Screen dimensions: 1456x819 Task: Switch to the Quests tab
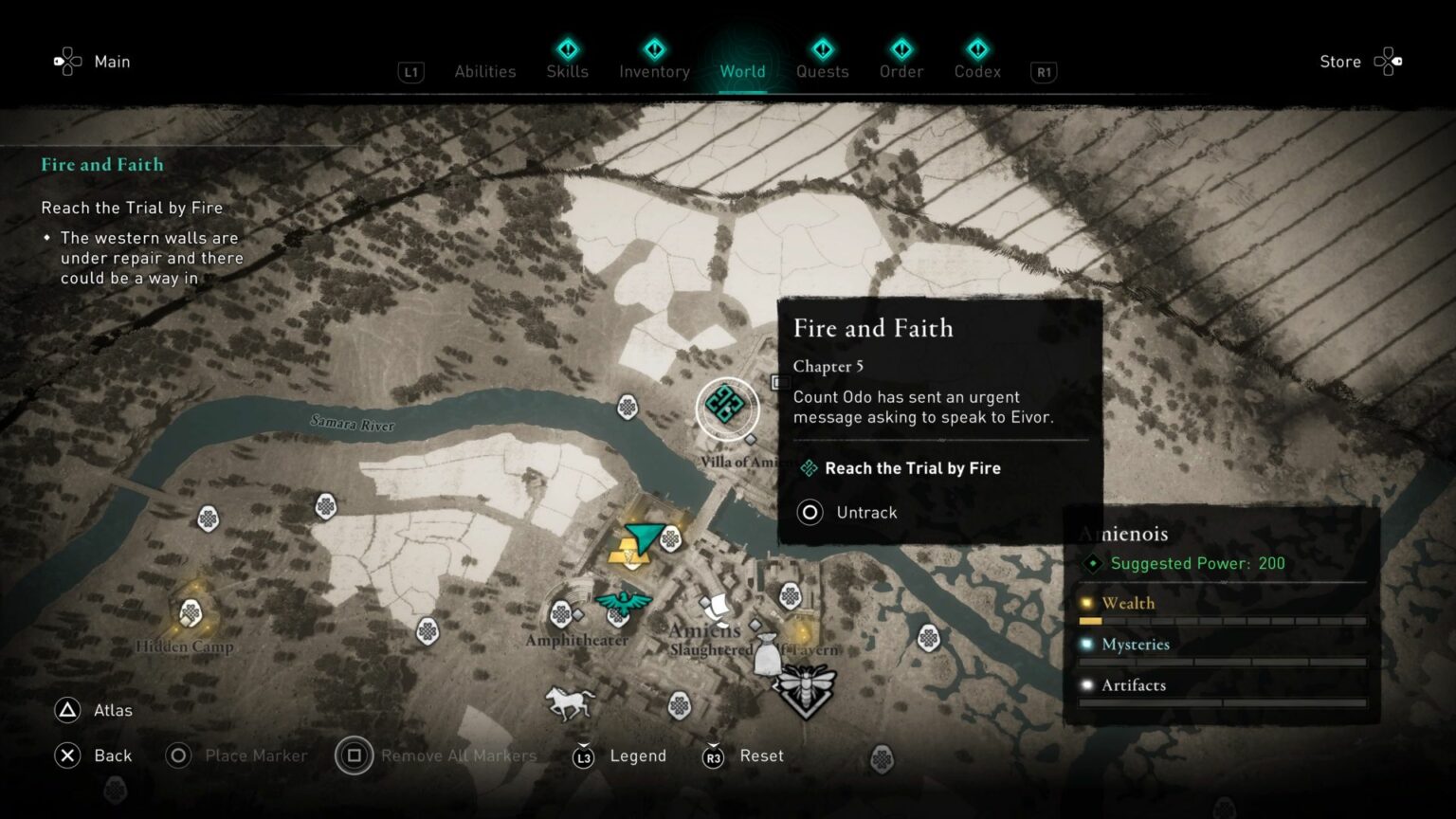pyautogui.click(x=822, y=71)
